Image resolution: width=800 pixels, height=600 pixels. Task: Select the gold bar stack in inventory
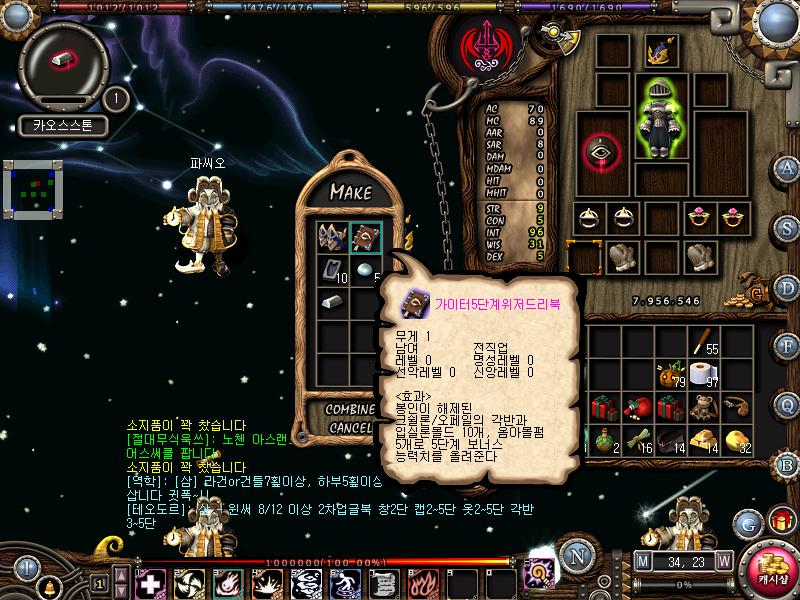point(704,439)
